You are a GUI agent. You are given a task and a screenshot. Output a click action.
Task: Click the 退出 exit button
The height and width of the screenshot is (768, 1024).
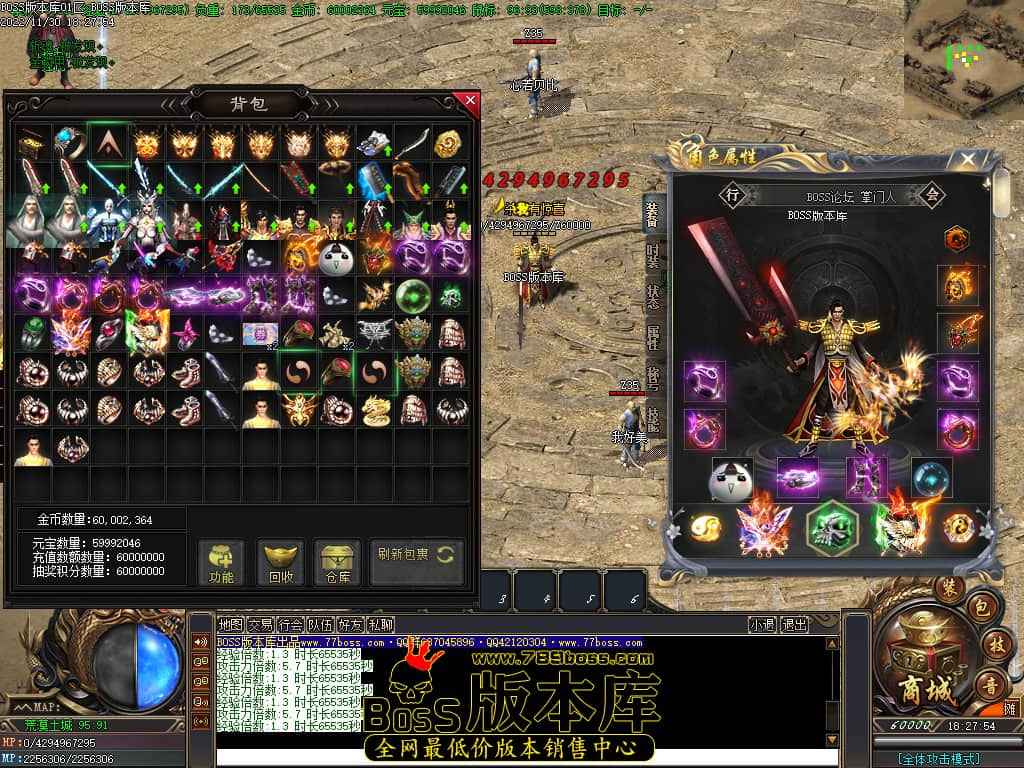coord(795,625)
